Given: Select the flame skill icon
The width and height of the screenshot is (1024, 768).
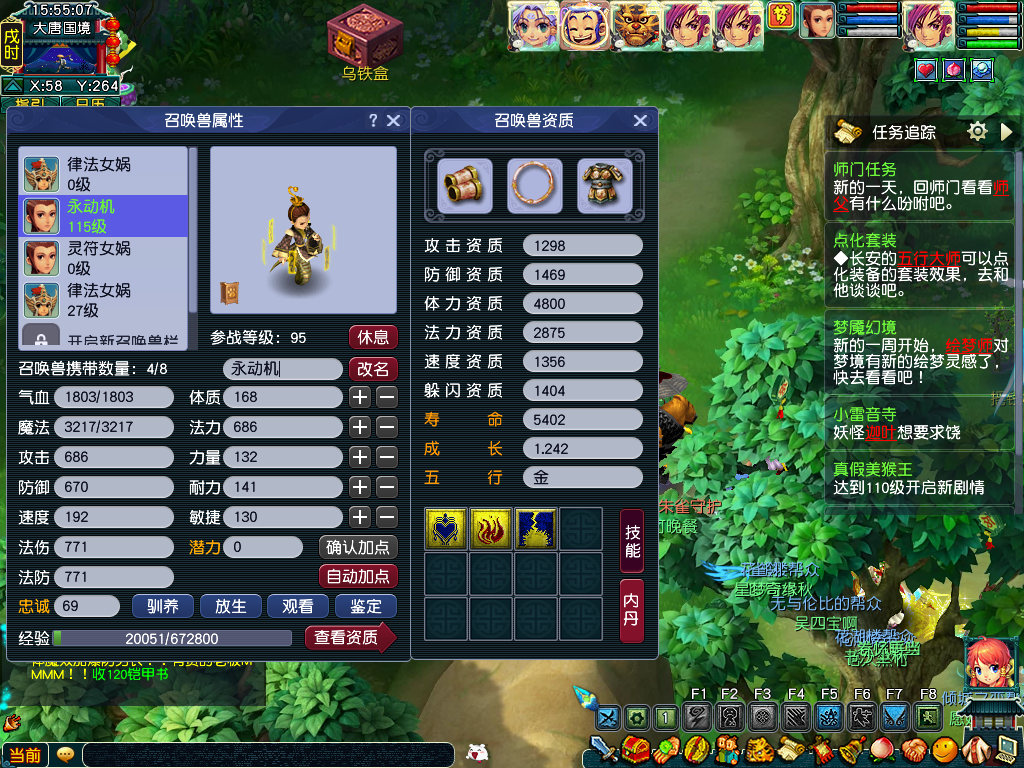Looking at the screenshot, I should click(x=491, y=529).
